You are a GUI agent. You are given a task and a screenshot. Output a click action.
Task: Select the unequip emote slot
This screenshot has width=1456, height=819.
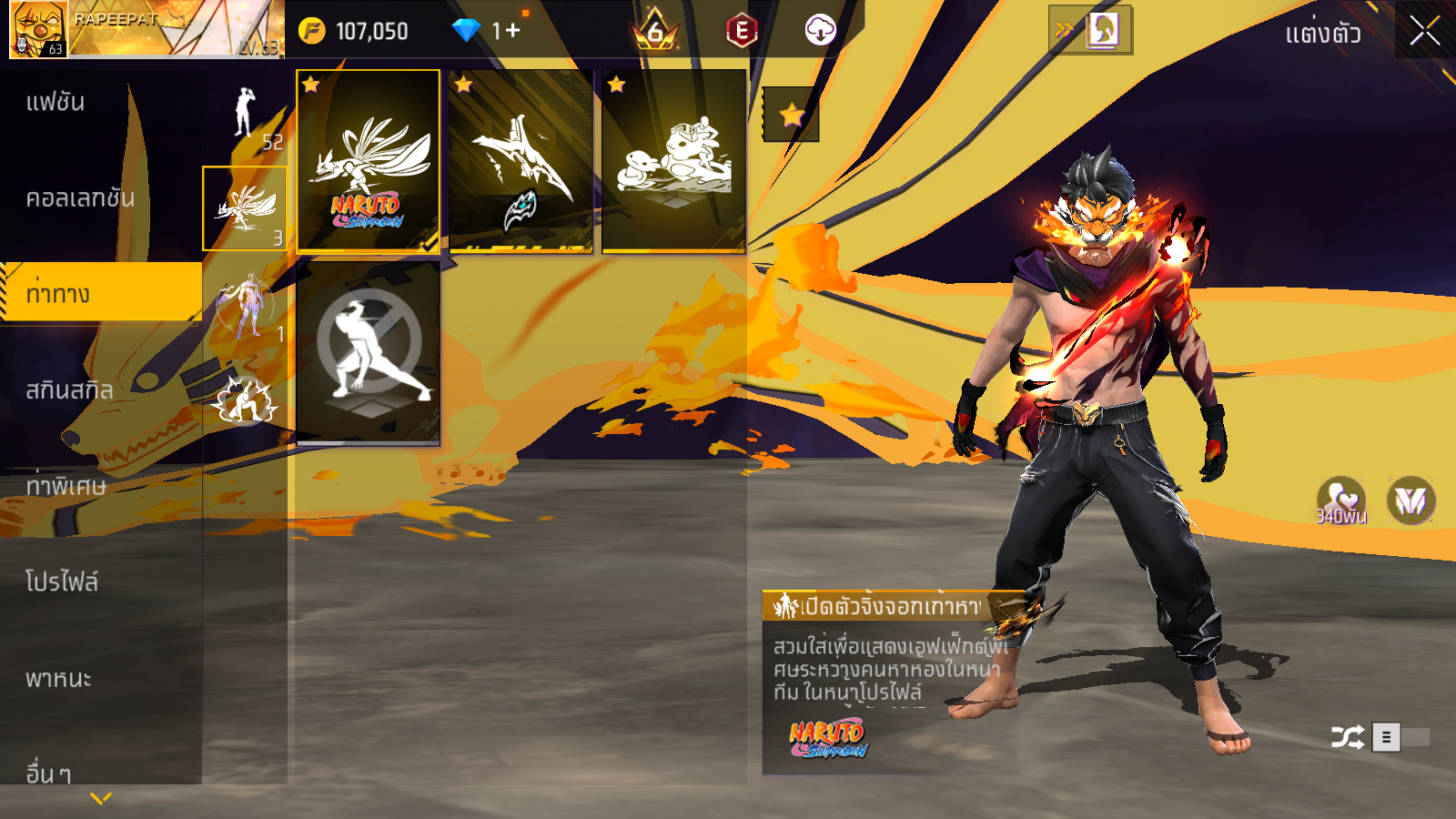click(x=369, y=352)
